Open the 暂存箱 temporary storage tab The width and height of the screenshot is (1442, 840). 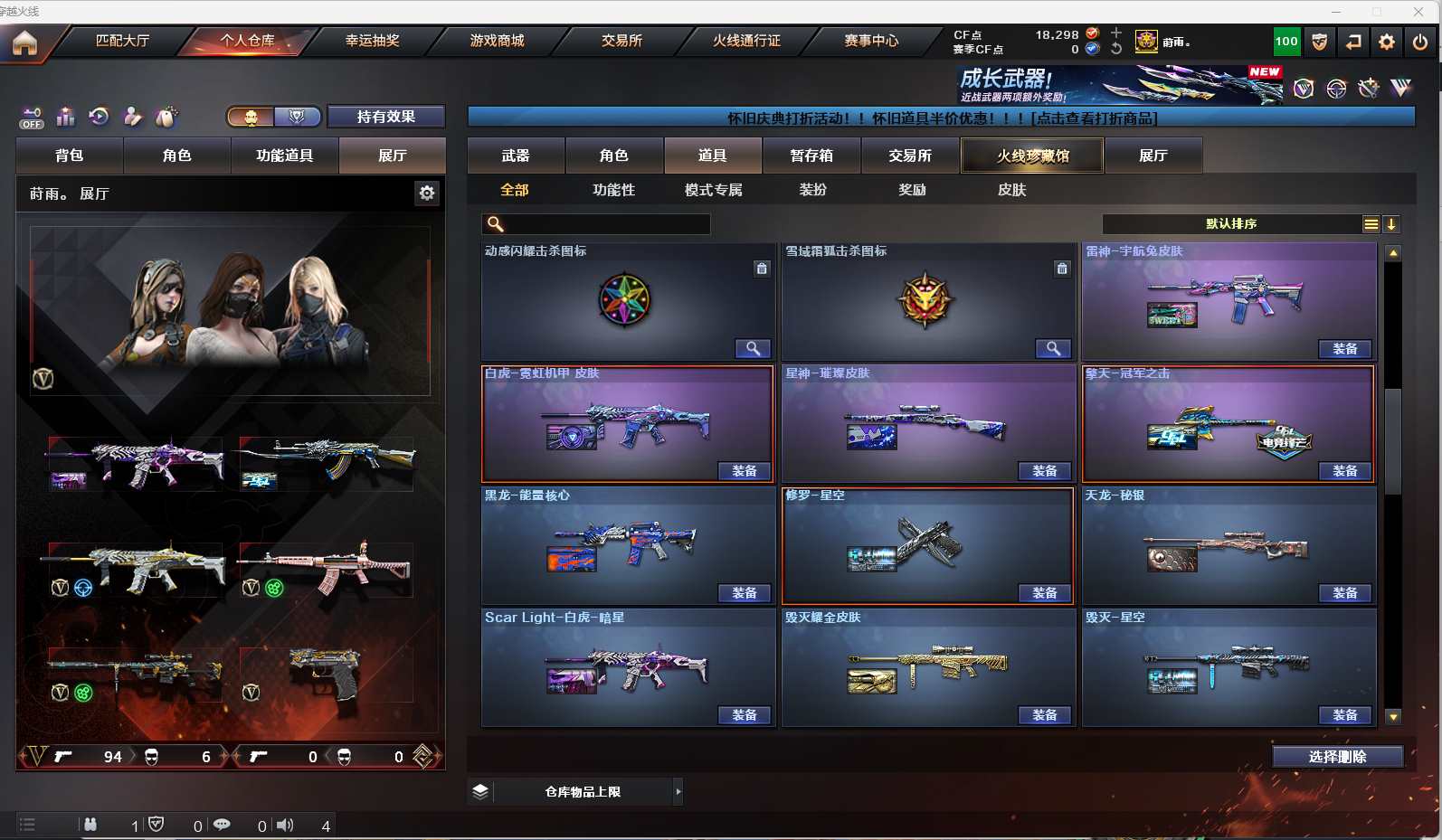point(811,156)
